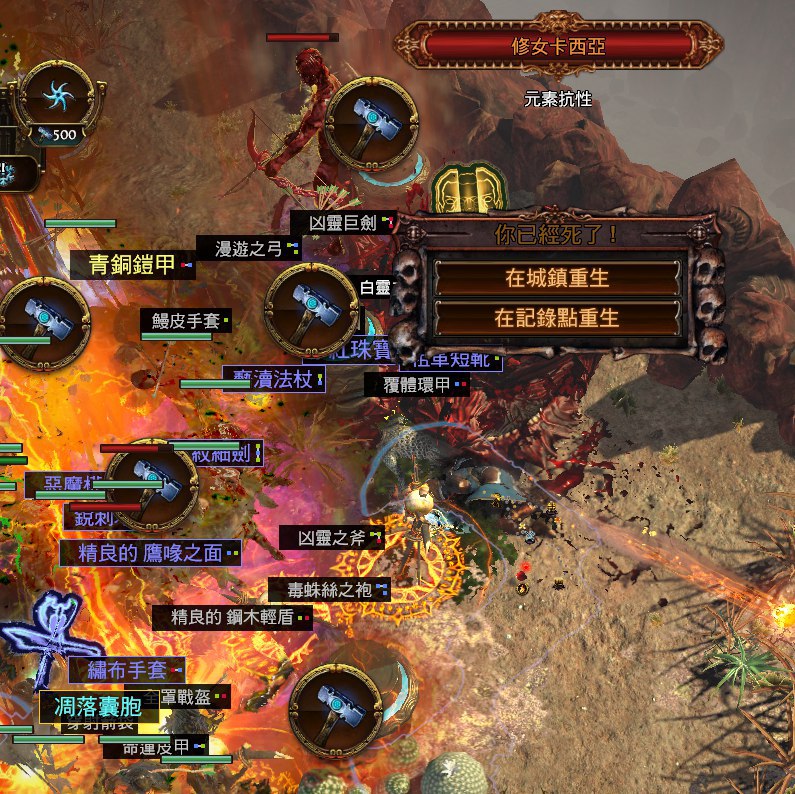The width and height of the screenshot is (795, 794).
Task: Choose 在城鎮重生 to resurrect in town
Action: [x=557, y=275]
